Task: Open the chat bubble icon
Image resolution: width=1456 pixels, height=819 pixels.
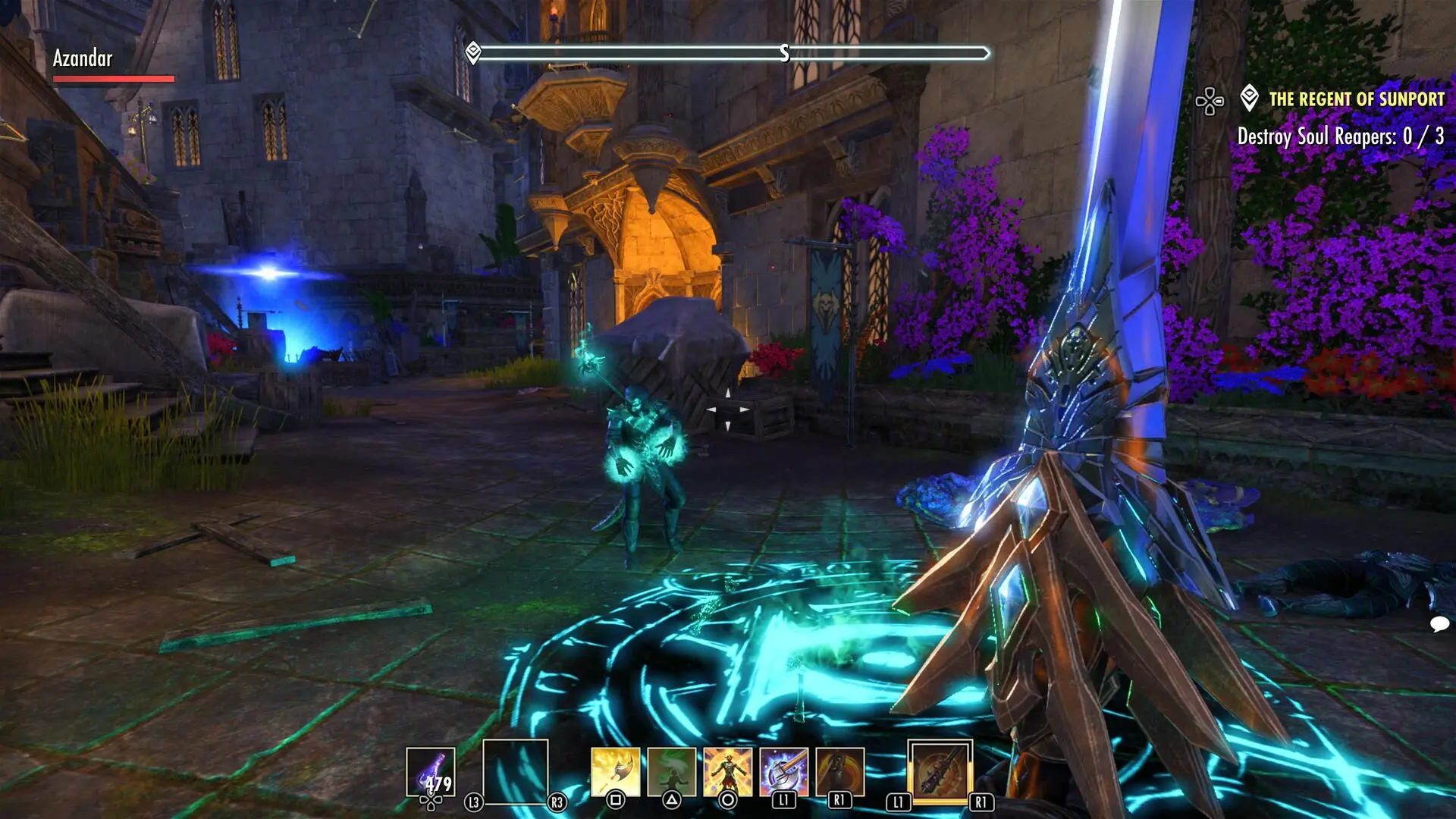Action: 1439,624
